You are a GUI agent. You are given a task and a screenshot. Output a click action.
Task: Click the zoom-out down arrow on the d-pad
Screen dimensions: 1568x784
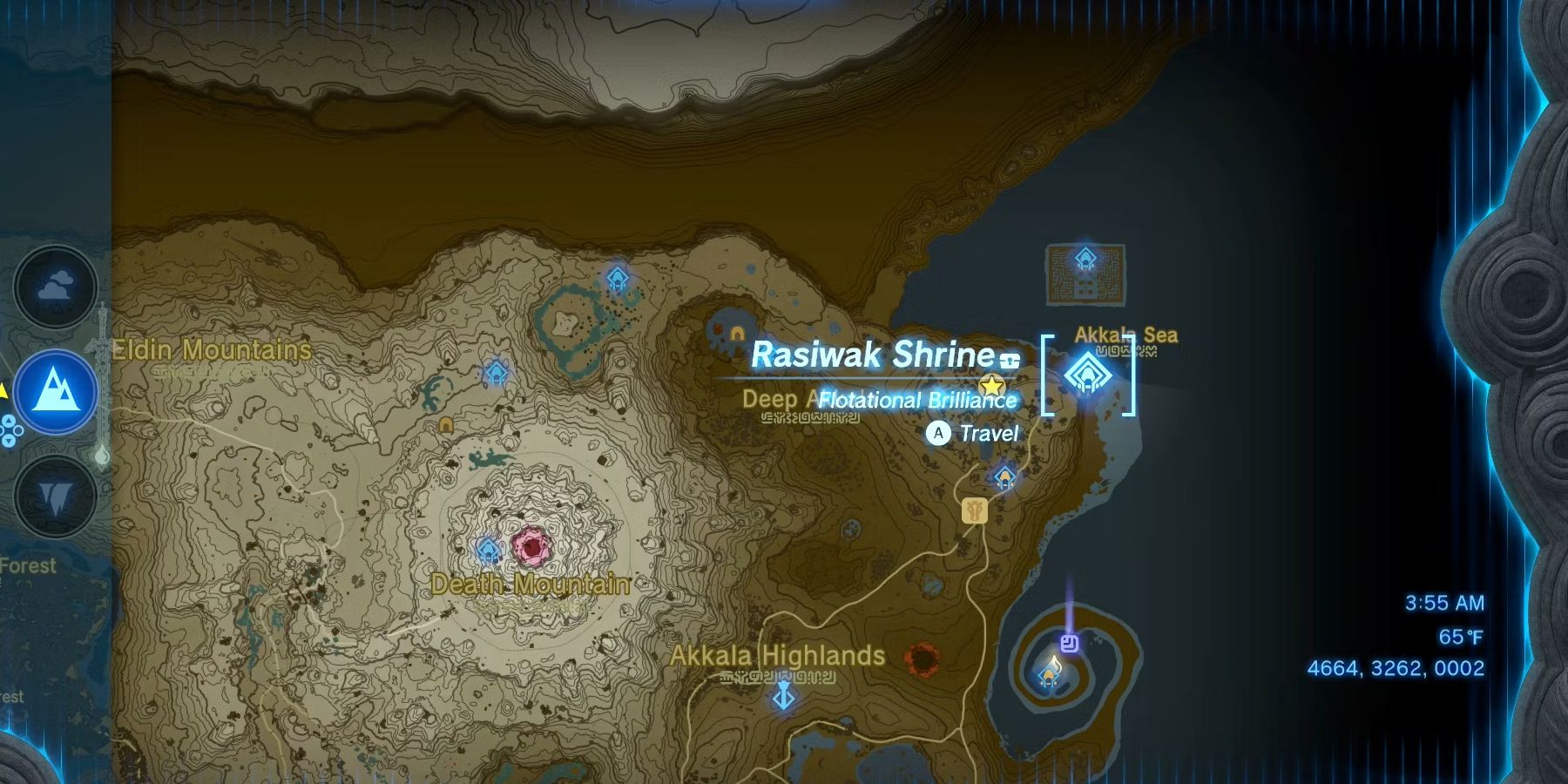pyautogui.click(x=8, y=441)
